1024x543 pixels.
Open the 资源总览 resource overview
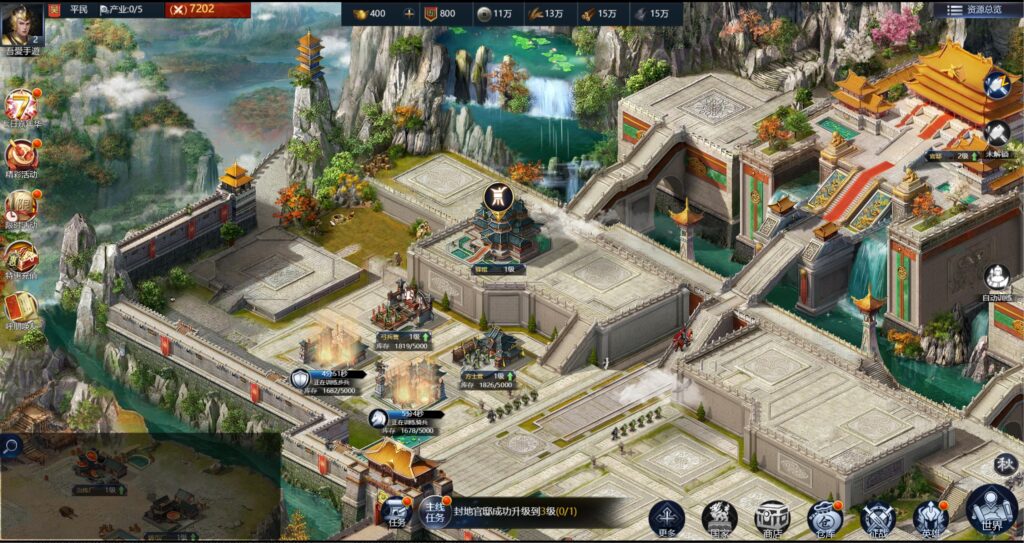pos(976,10)
